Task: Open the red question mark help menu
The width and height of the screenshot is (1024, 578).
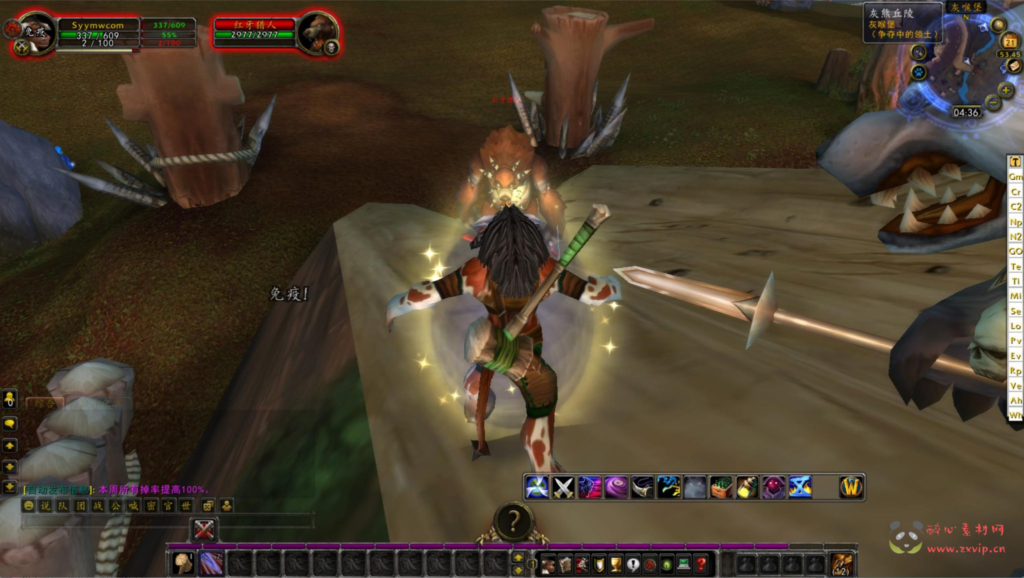Action: point(702,564)
